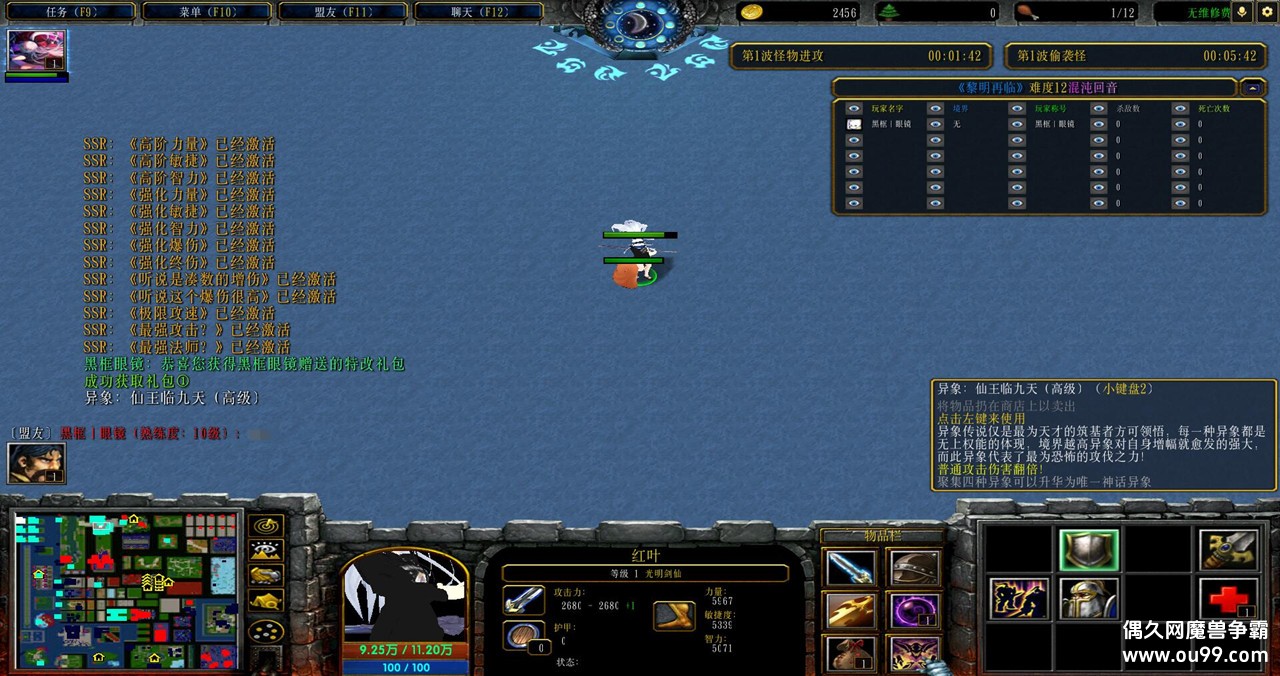Screen dimensions: 1280x676
Task: Open the 聊天 (F12) chat log
Action: (478, 12)
